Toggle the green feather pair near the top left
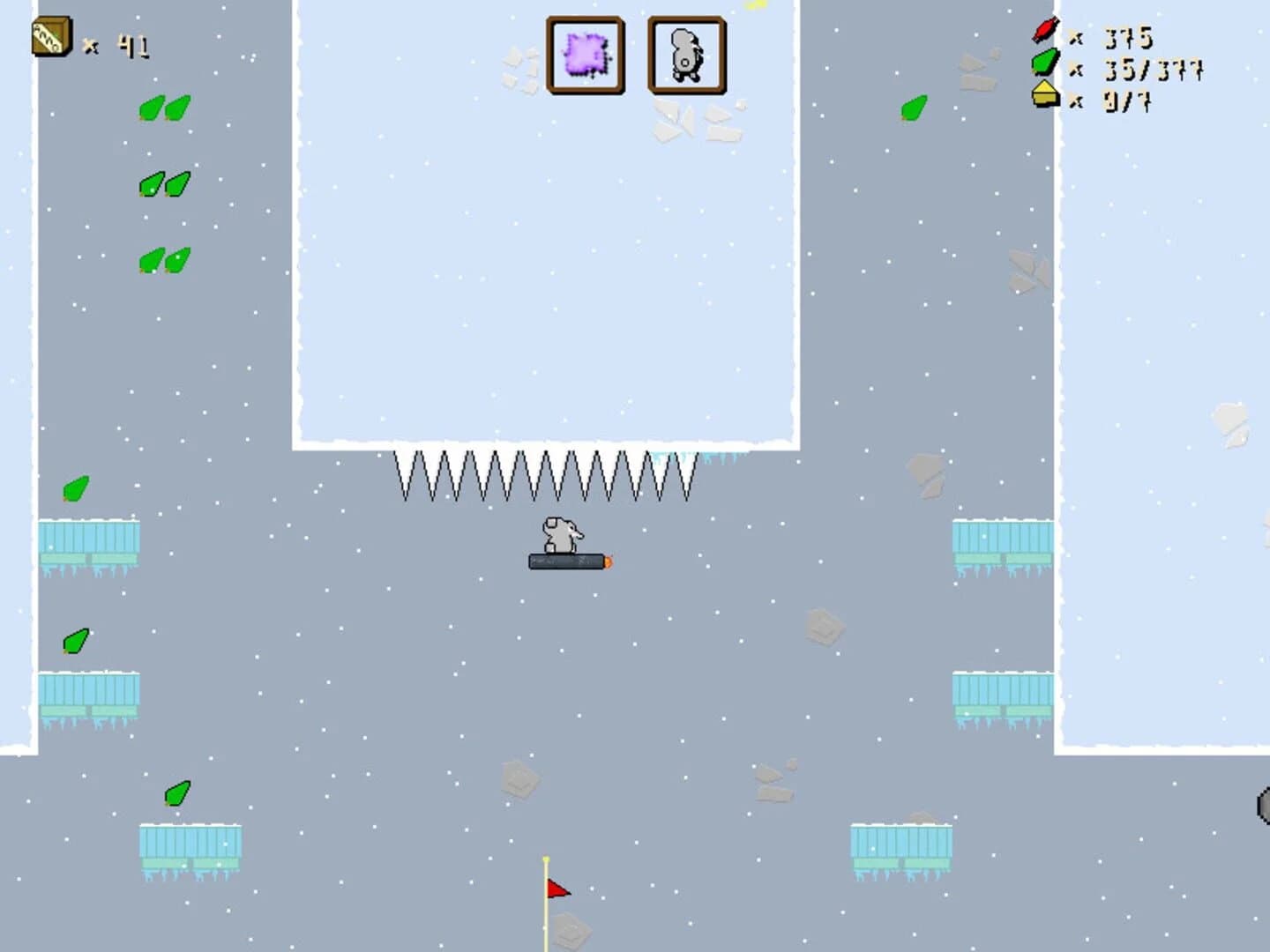The height and width of the screenshot is (952, 1270). tap(163, 108)
